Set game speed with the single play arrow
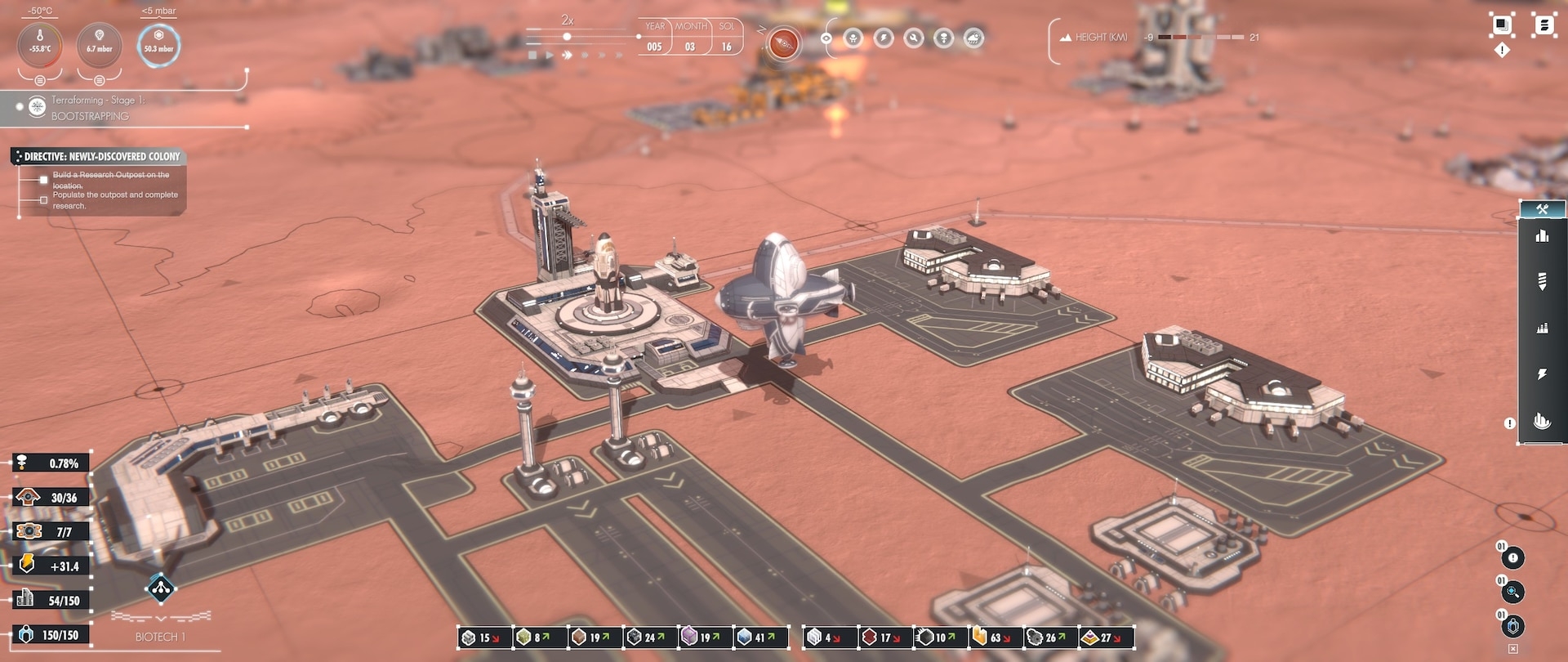Screen dimensions: 1568x662 pos(550,56)
